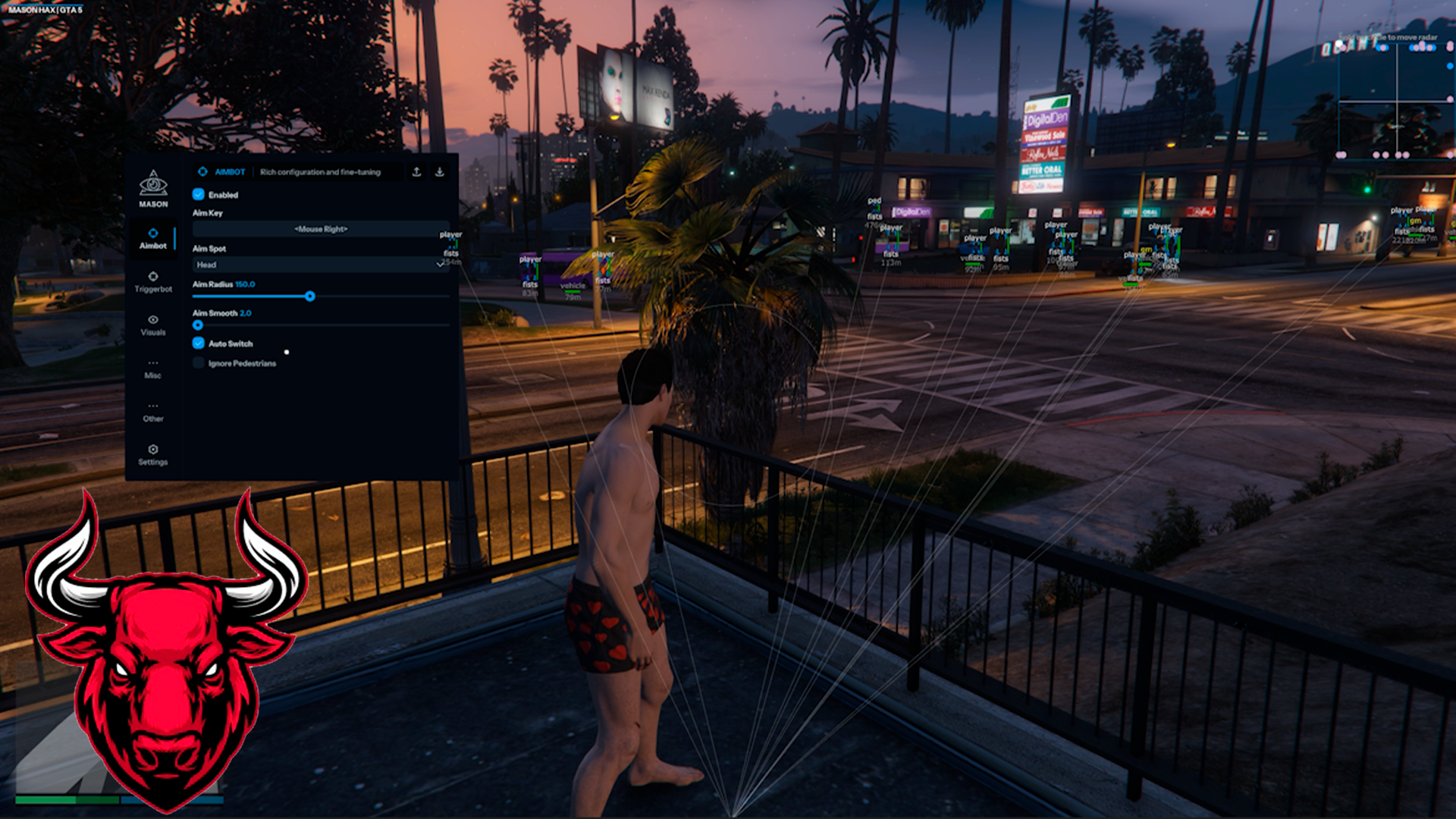Switch to the Aimbot tab
Screen dimensions: 1456x819
[153, 238]
